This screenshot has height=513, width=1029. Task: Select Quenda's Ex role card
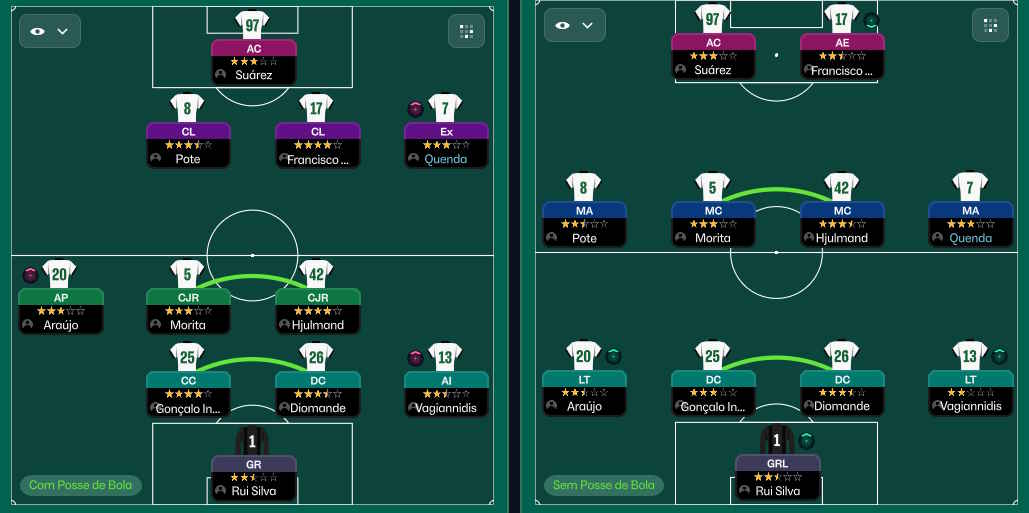tap(446, 145)
